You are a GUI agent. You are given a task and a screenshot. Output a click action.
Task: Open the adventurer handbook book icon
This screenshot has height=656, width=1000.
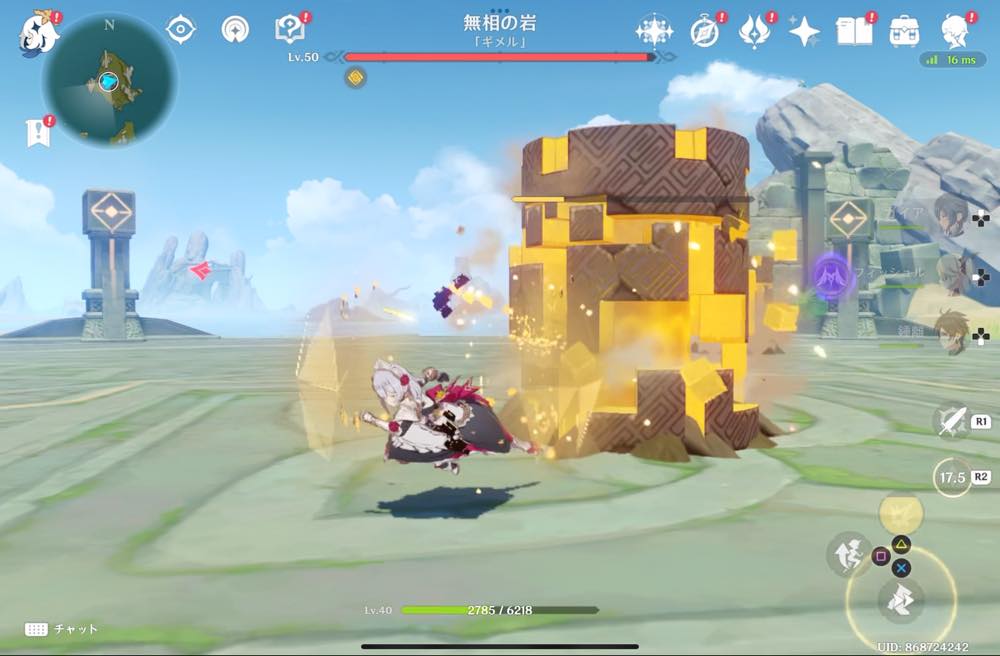(855, 31)
